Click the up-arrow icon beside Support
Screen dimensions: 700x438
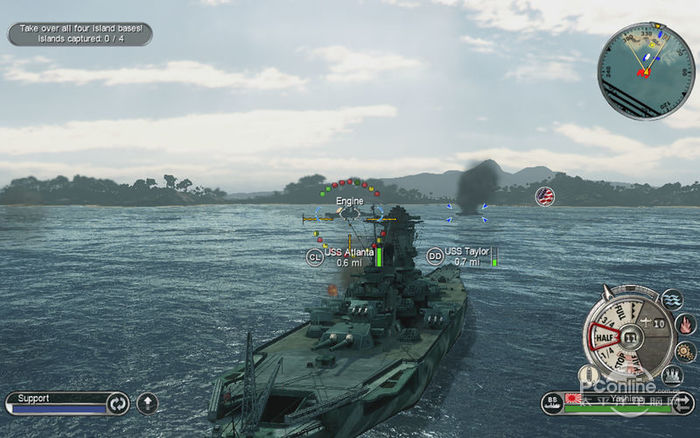(147, 404)
